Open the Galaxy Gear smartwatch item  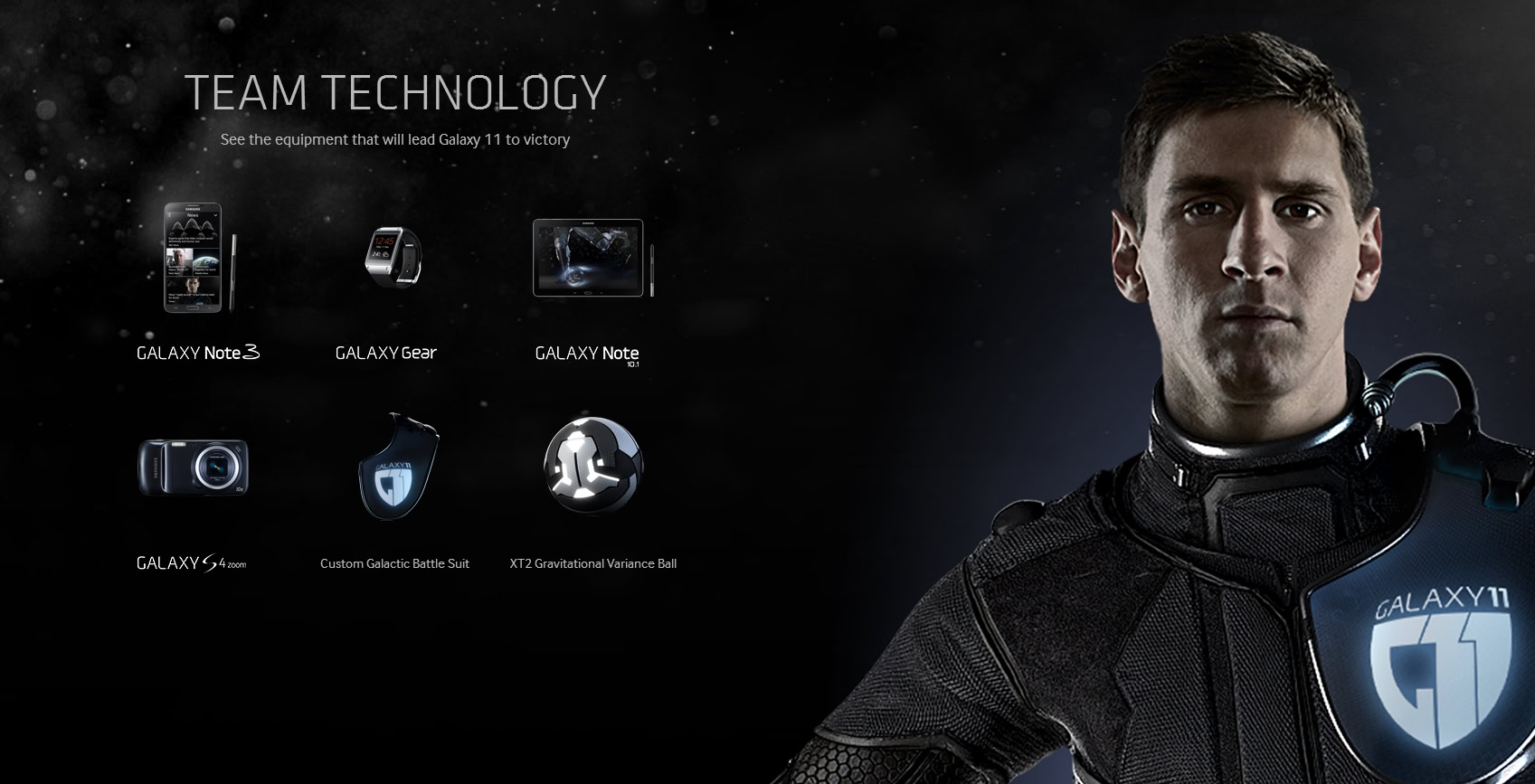click(x=393, y=256)
